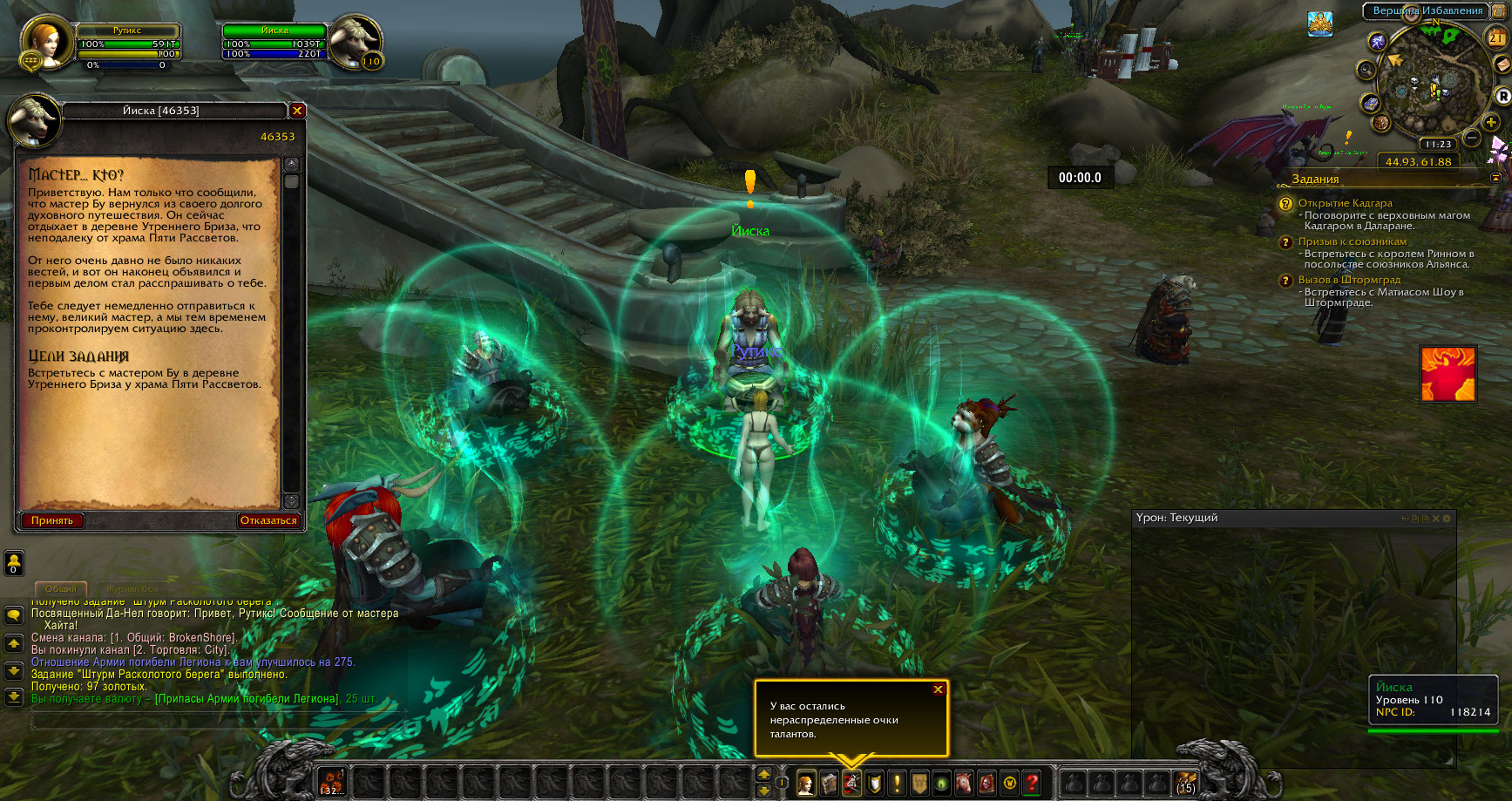Collapse the Задания objectives tracker
This screenshot has width=1512, height=801.
pos(1496,178)
